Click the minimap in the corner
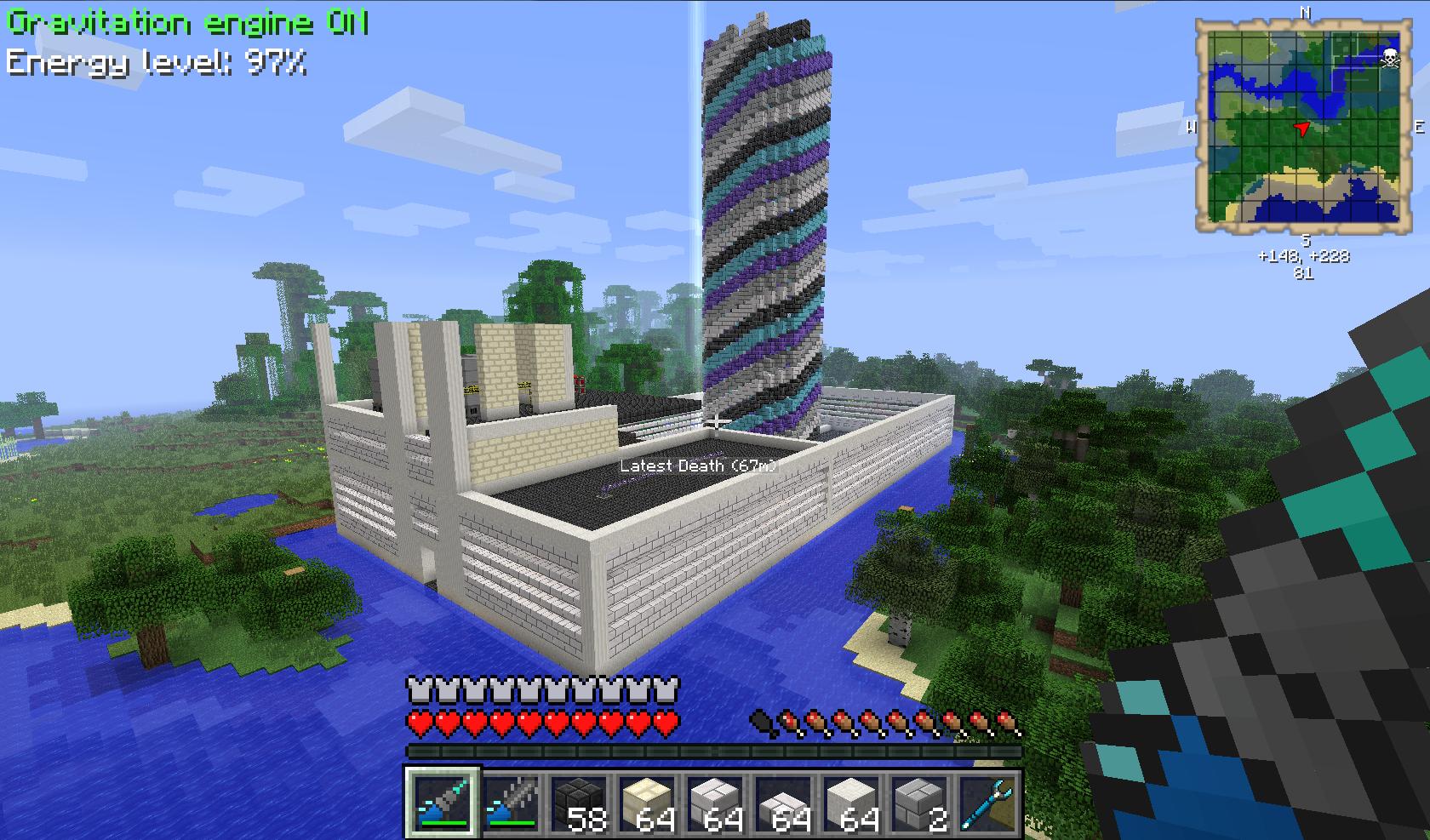The width and height of the screenshot is (1430, 840). click(x=1302, y=126)
